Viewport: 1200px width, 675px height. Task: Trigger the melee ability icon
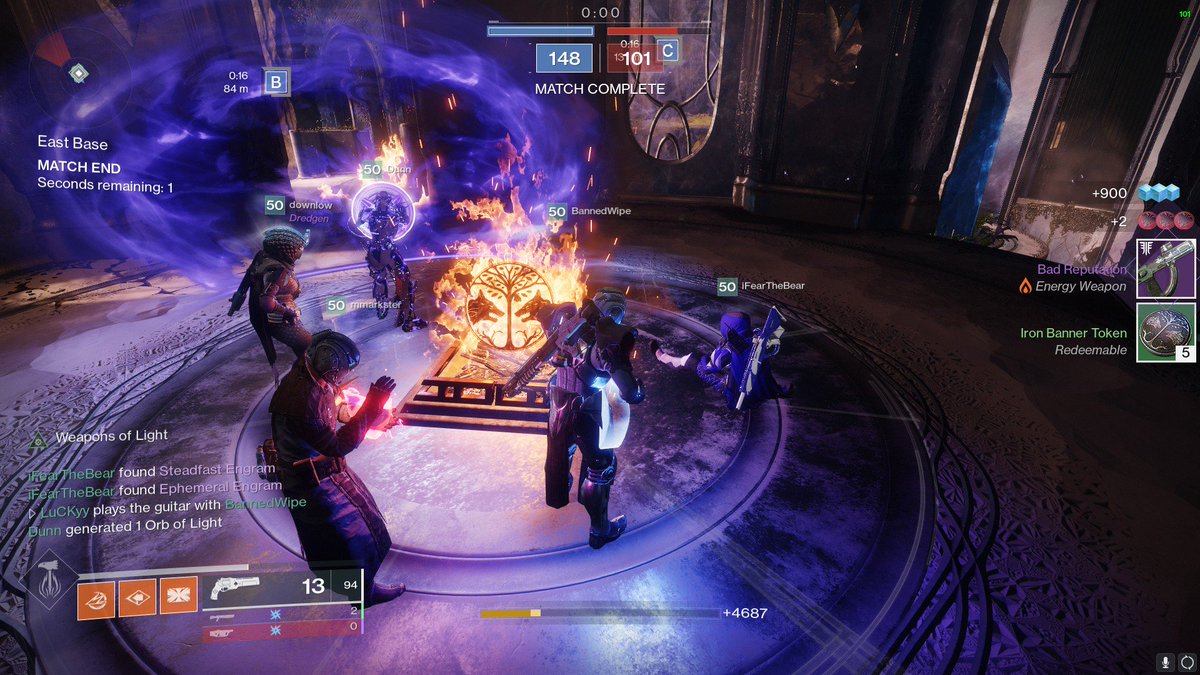pos(138,598)
